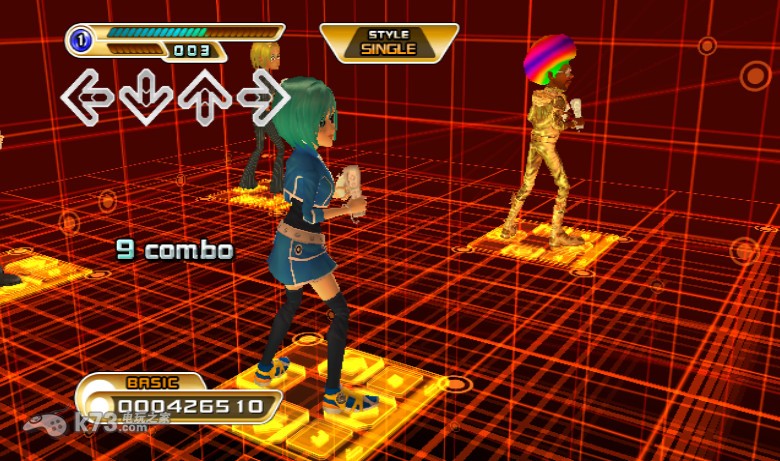The image size is (780, 461).
Task: Click the left arrow step target
Action: 87,97
